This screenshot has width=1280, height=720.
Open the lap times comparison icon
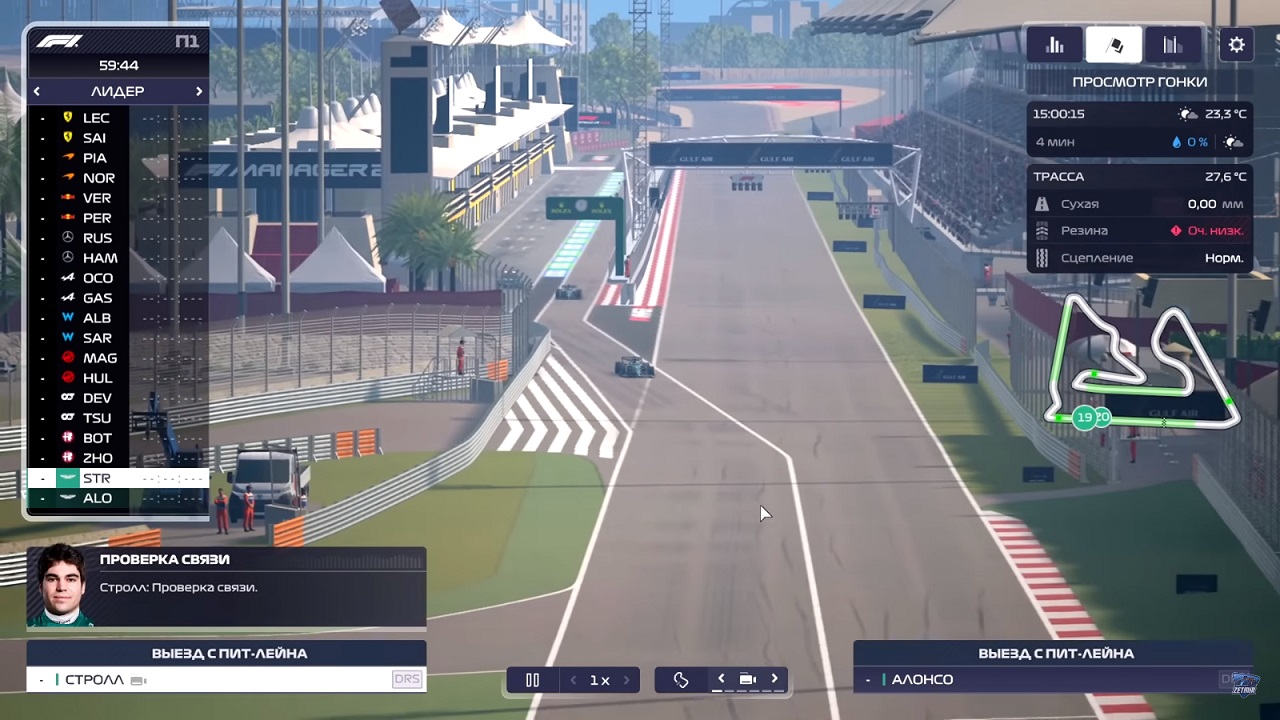coord(1171,44)
